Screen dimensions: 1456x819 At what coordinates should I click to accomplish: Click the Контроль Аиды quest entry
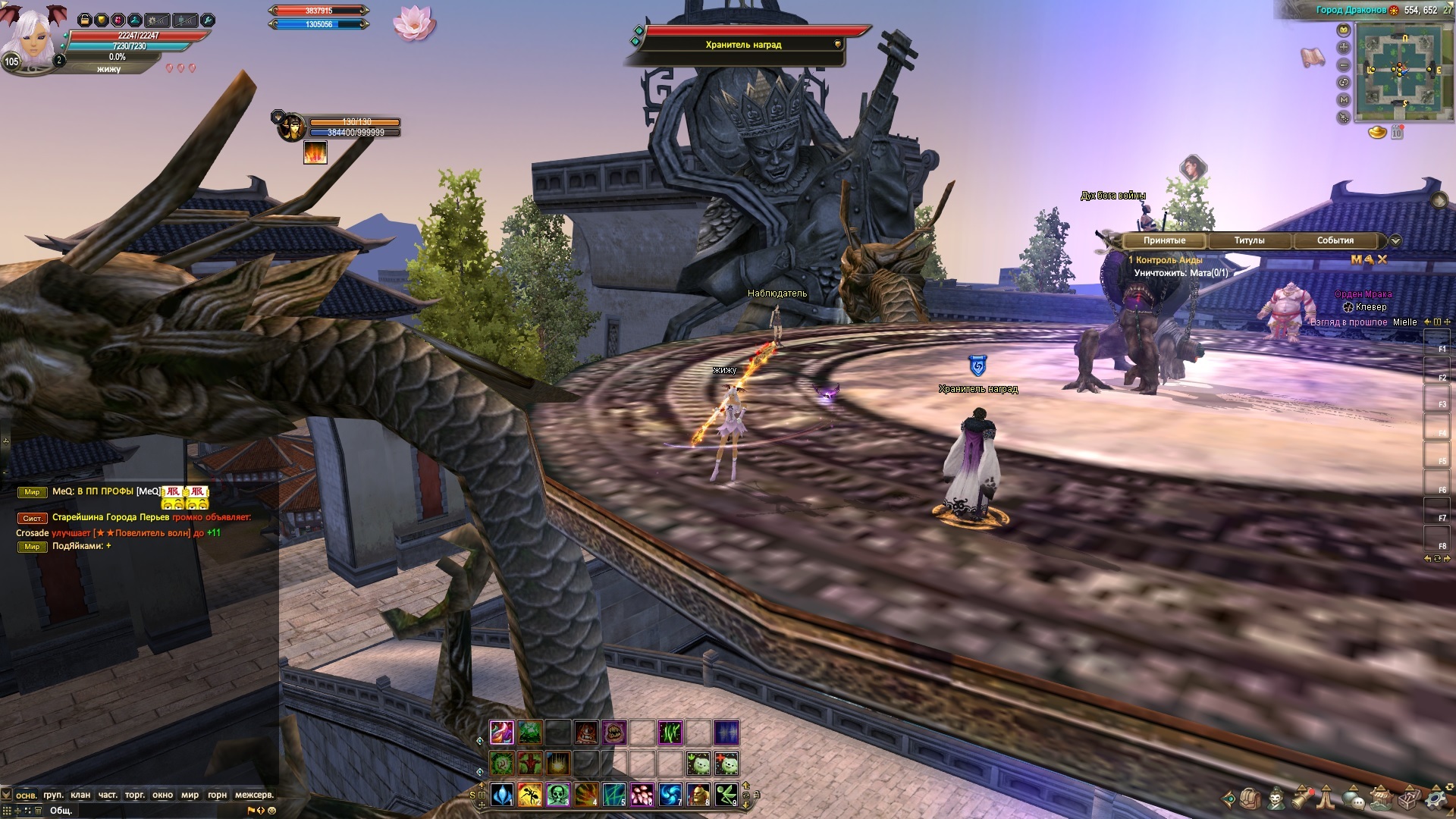point(1169,260)
